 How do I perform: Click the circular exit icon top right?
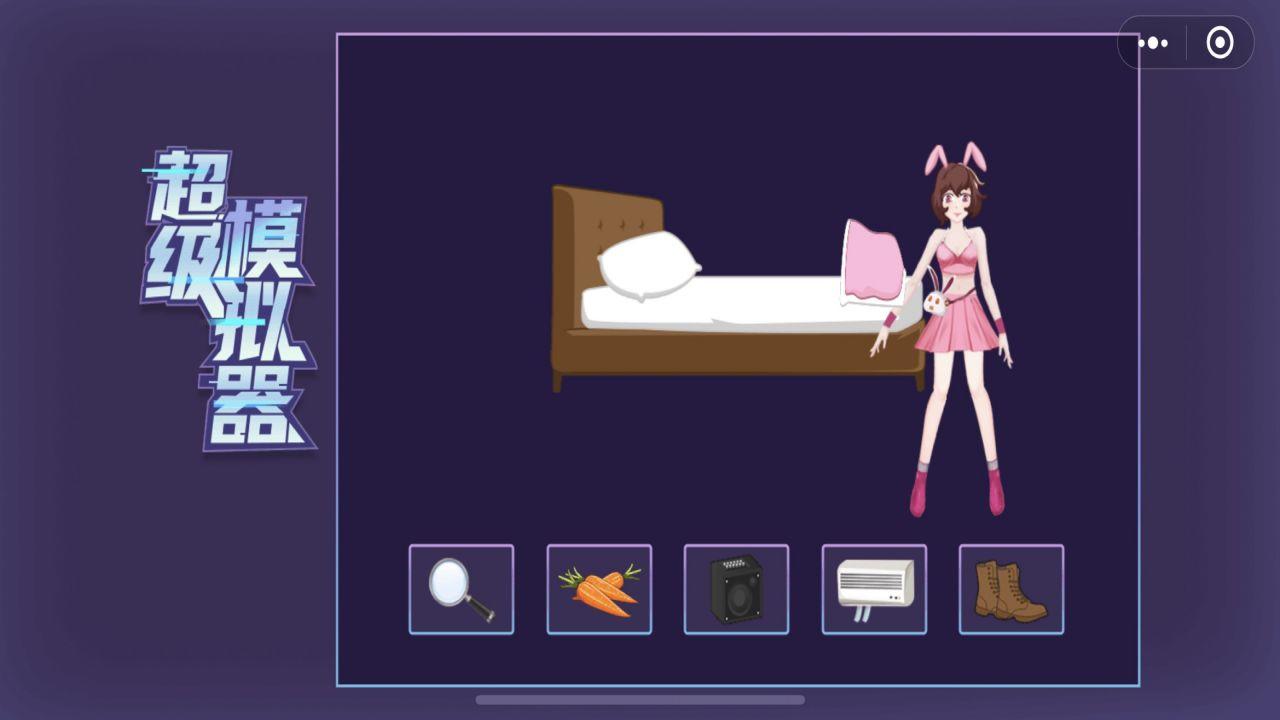(x=1218, y=43)
